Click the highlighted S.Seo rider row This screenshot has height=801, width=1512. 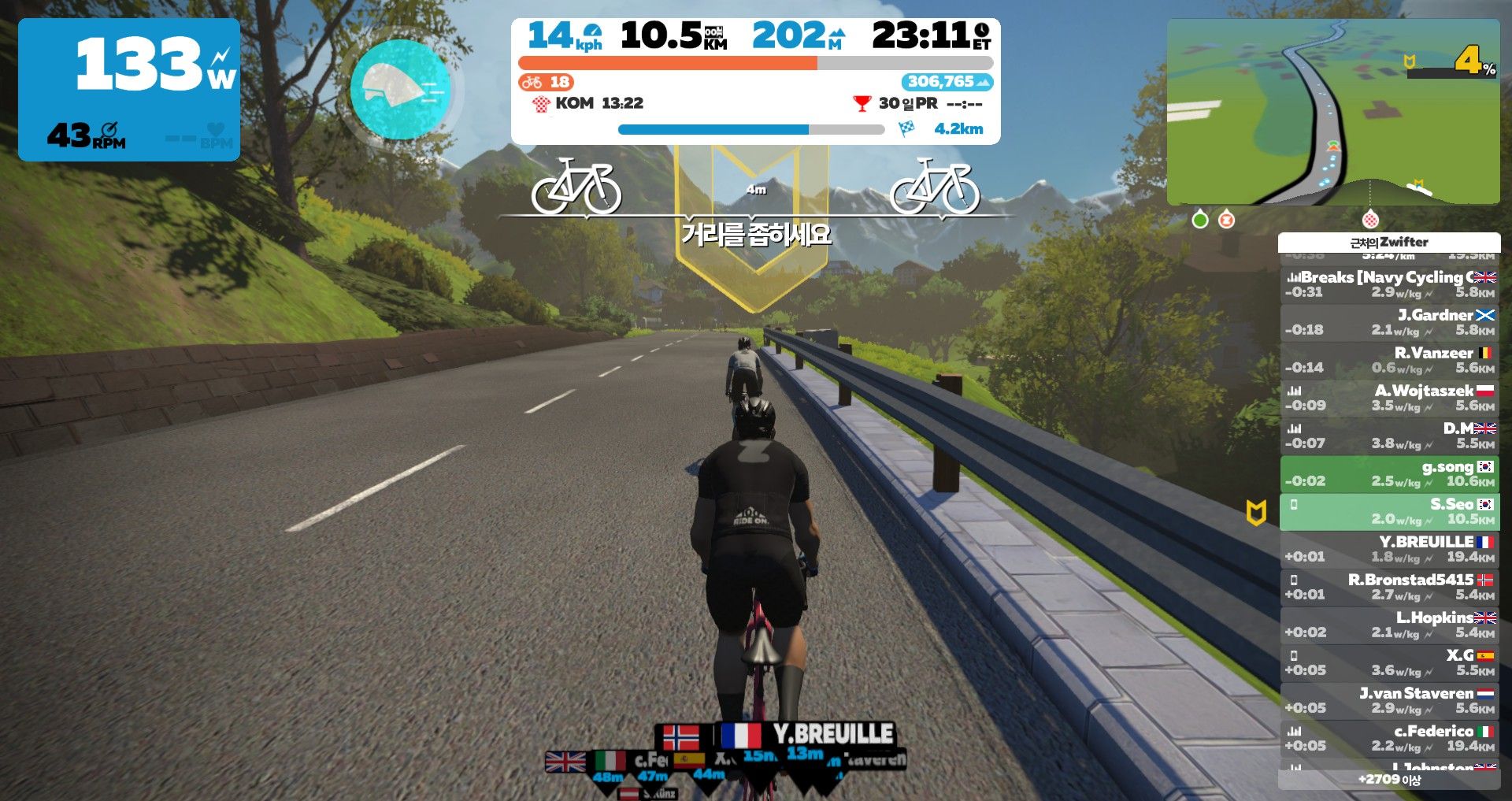pyautogui.click(x=1389, y=511)
